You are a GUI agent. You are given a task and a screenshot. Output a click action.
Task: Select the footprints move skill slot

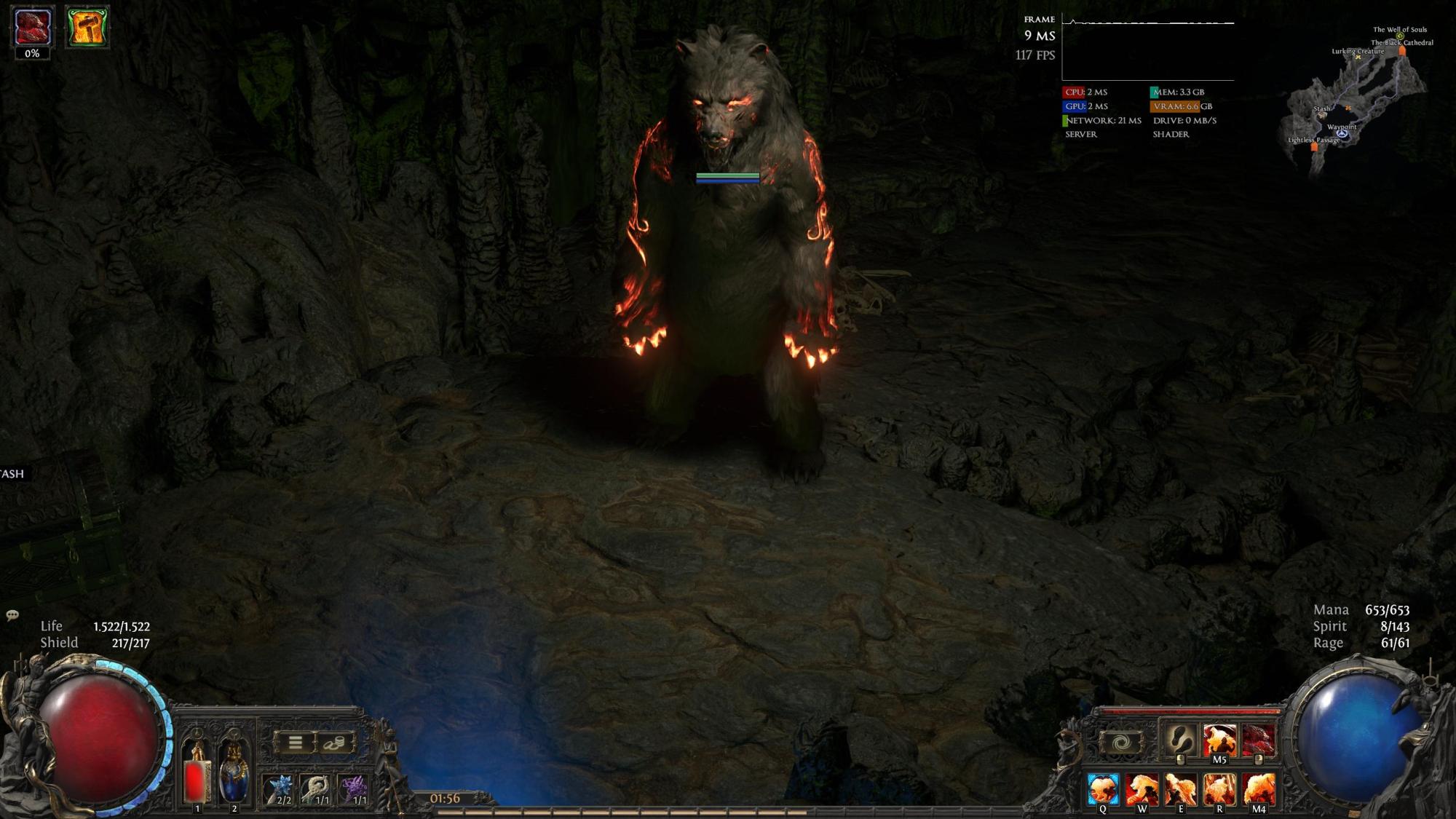pos(1180,740)
